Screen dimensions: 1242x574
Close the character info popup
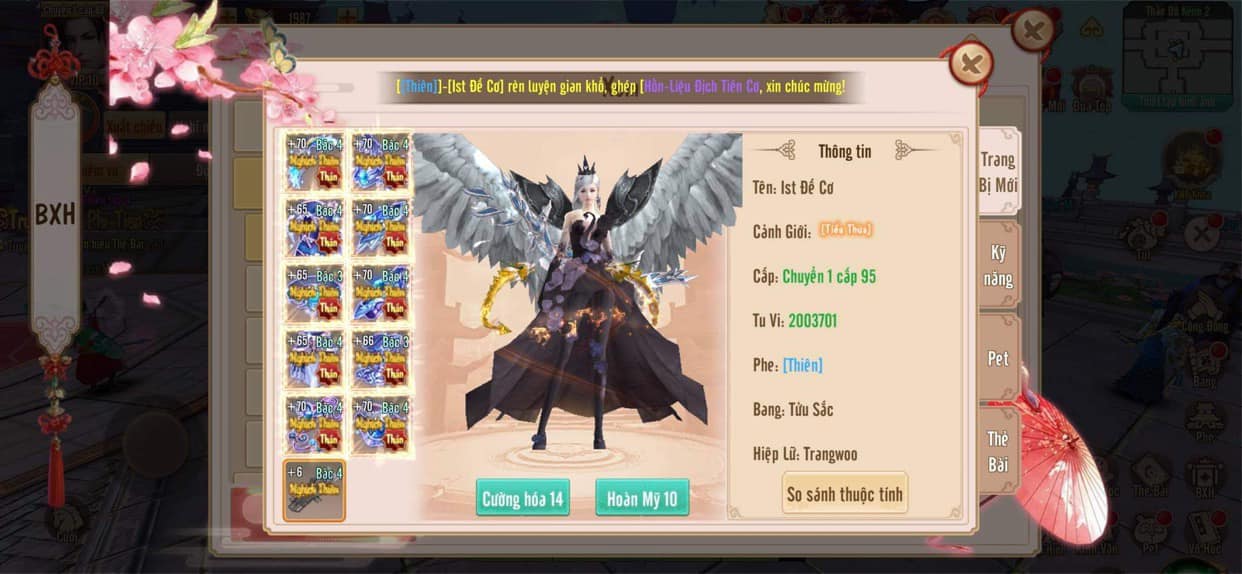tap(970, 65)
